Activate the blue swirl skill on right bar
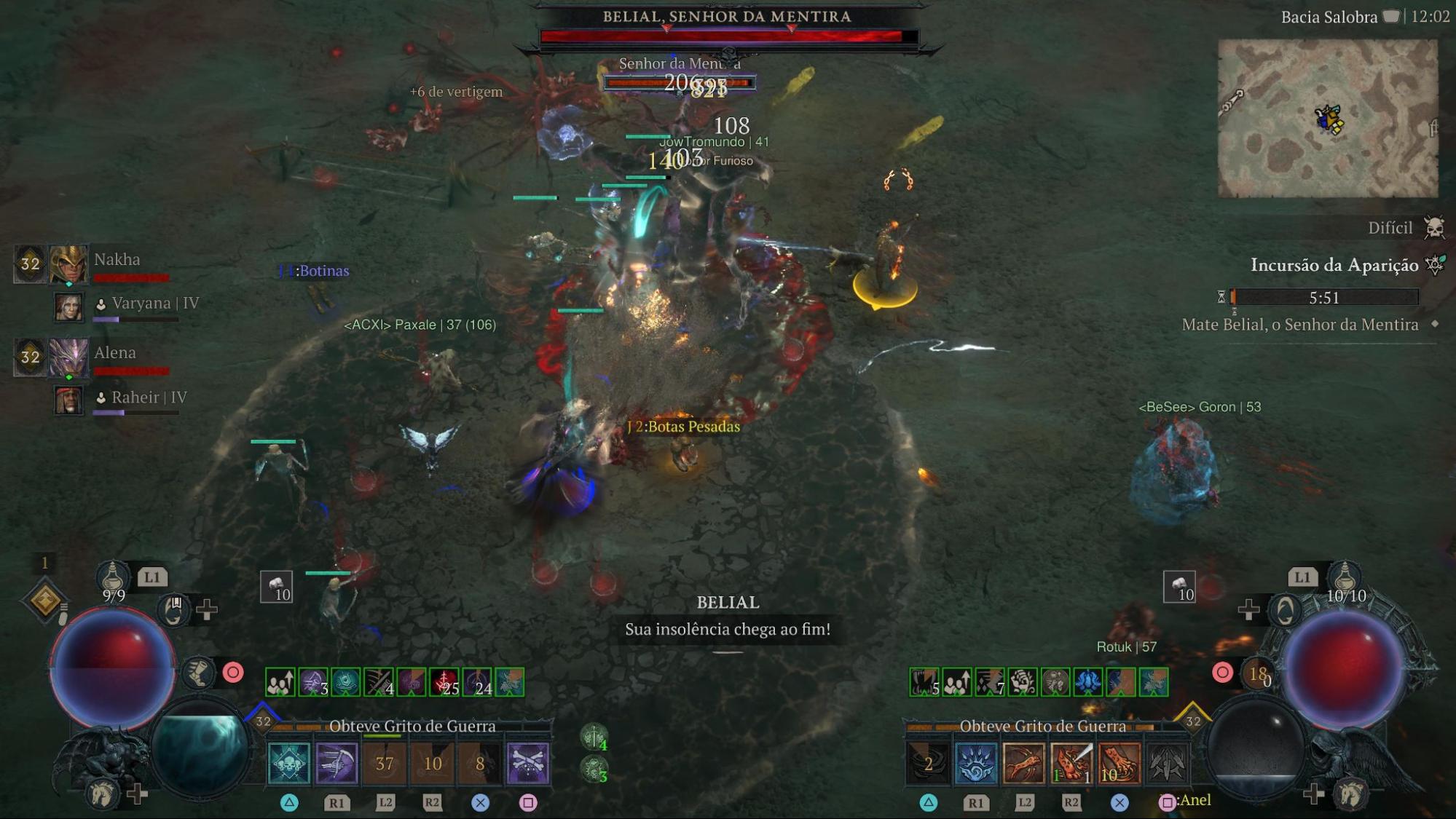Viewport: 1456px width, 819px height. point(976,763)
